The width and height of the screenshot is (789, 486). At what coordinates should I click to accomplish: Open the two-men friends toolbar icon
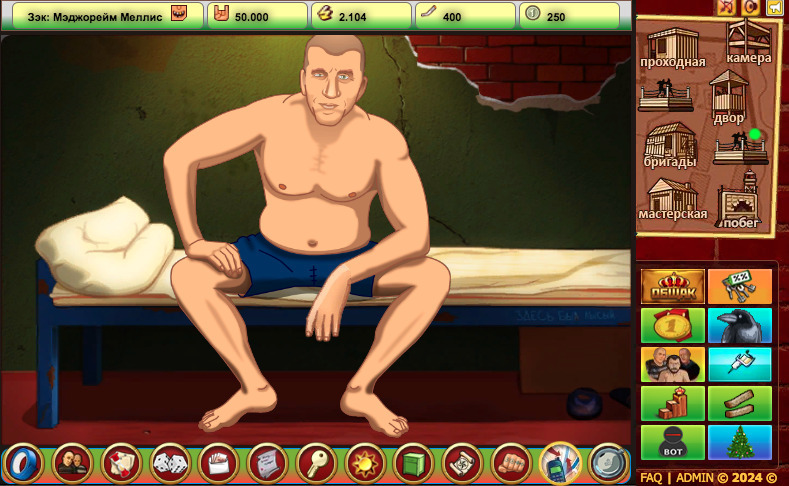tap(71, 462)
